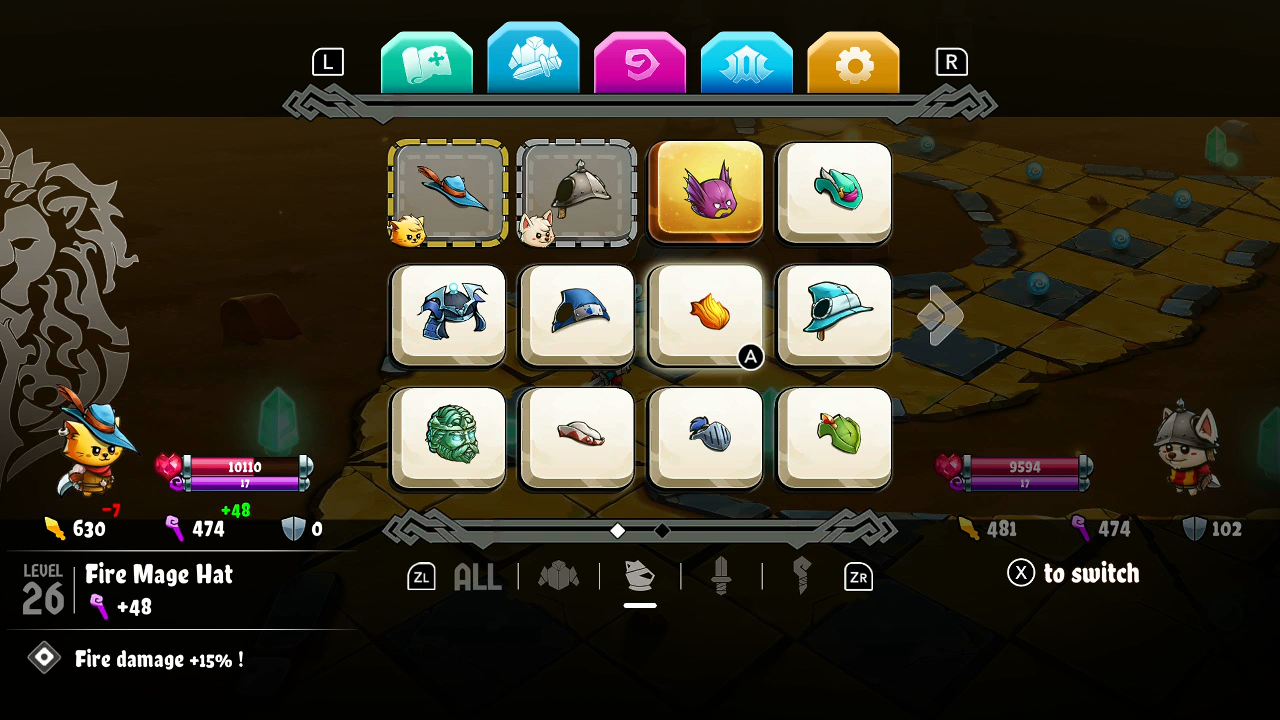Filter inventory by chest armor icon

coord(560,574)
